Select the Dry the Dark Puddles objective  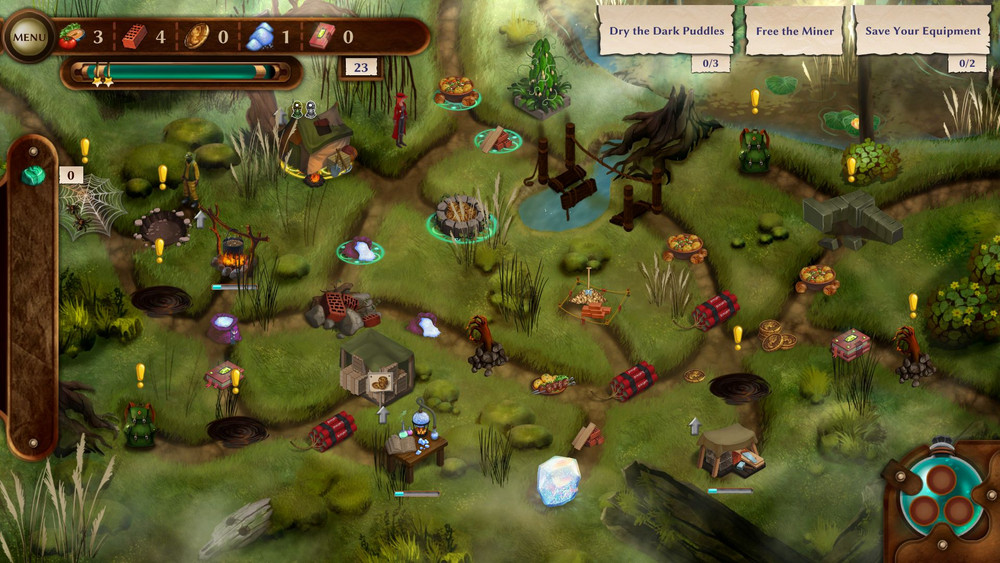point(667,31)
